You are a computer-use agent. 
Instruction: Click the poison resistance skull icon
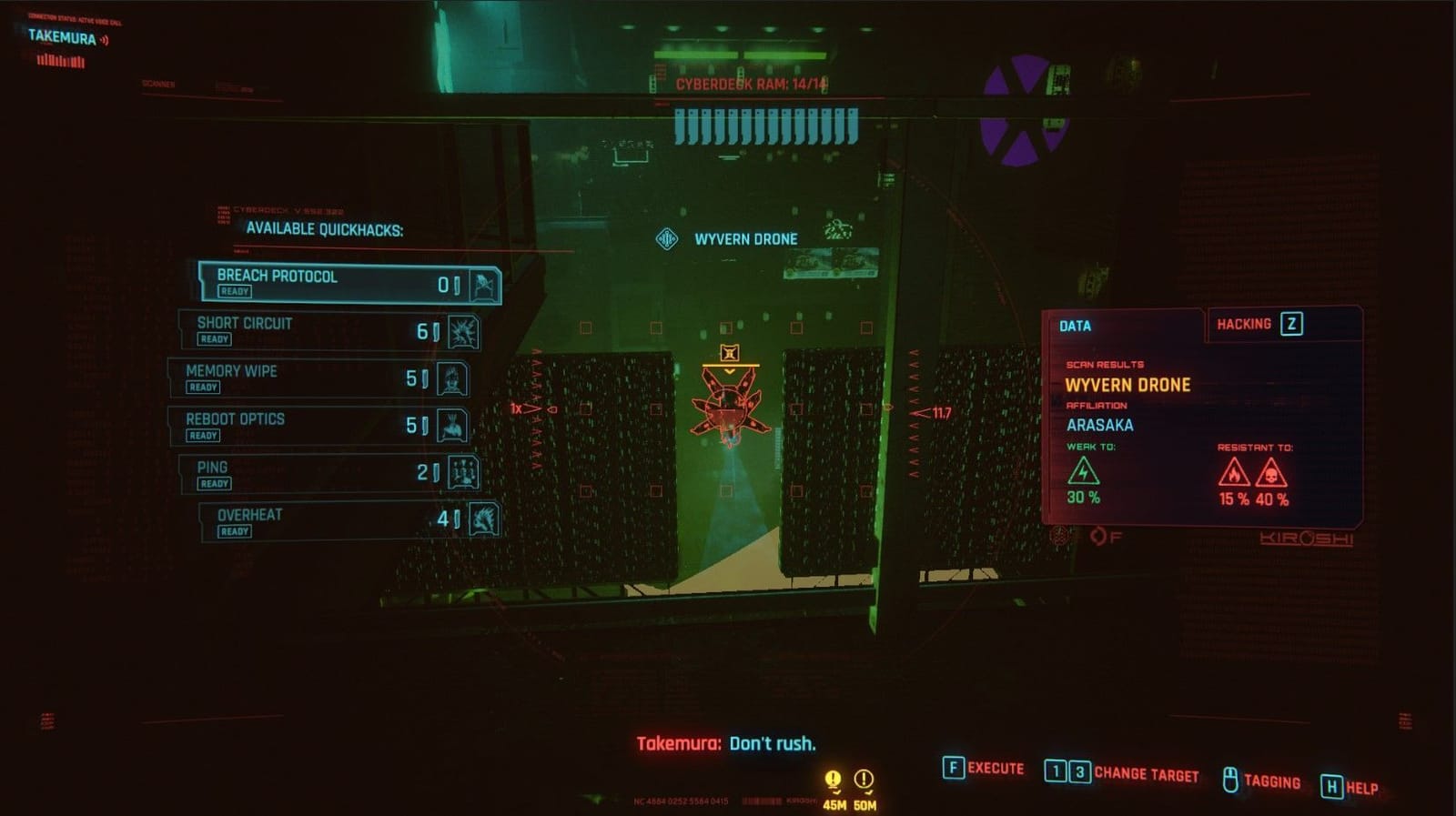(1272, 470)
